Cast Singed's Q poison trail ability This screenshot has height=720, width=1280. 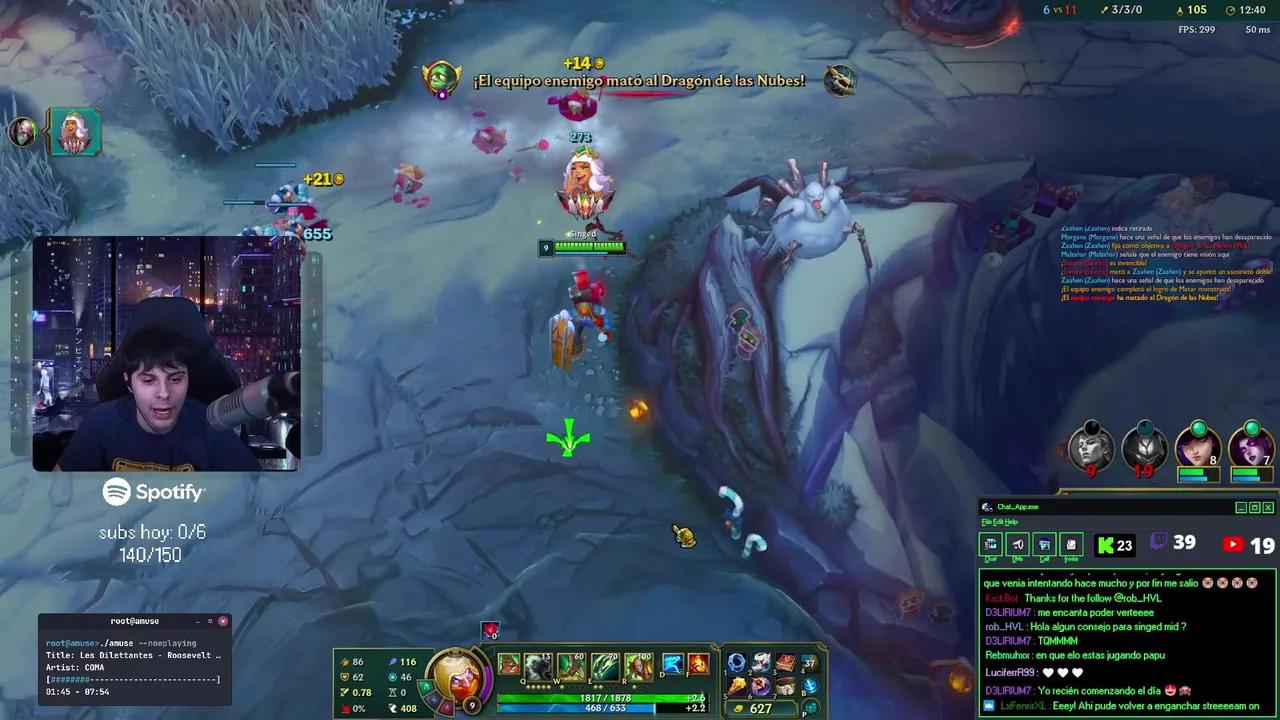click(537, 667)
